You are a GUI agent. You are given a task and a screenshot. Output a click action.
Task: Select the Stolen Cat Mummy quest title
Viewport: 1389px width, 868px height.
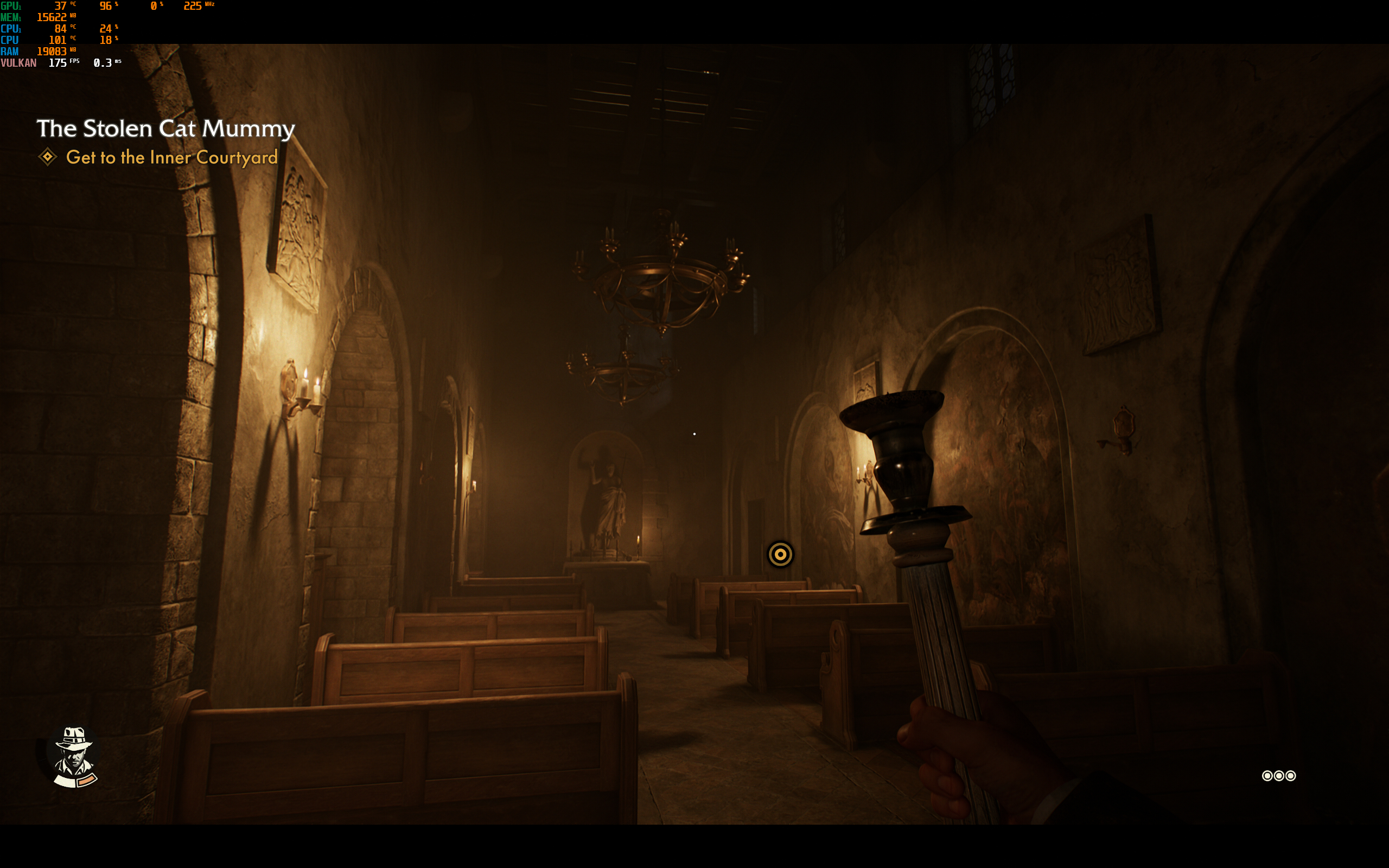click(x=165, y=128)
